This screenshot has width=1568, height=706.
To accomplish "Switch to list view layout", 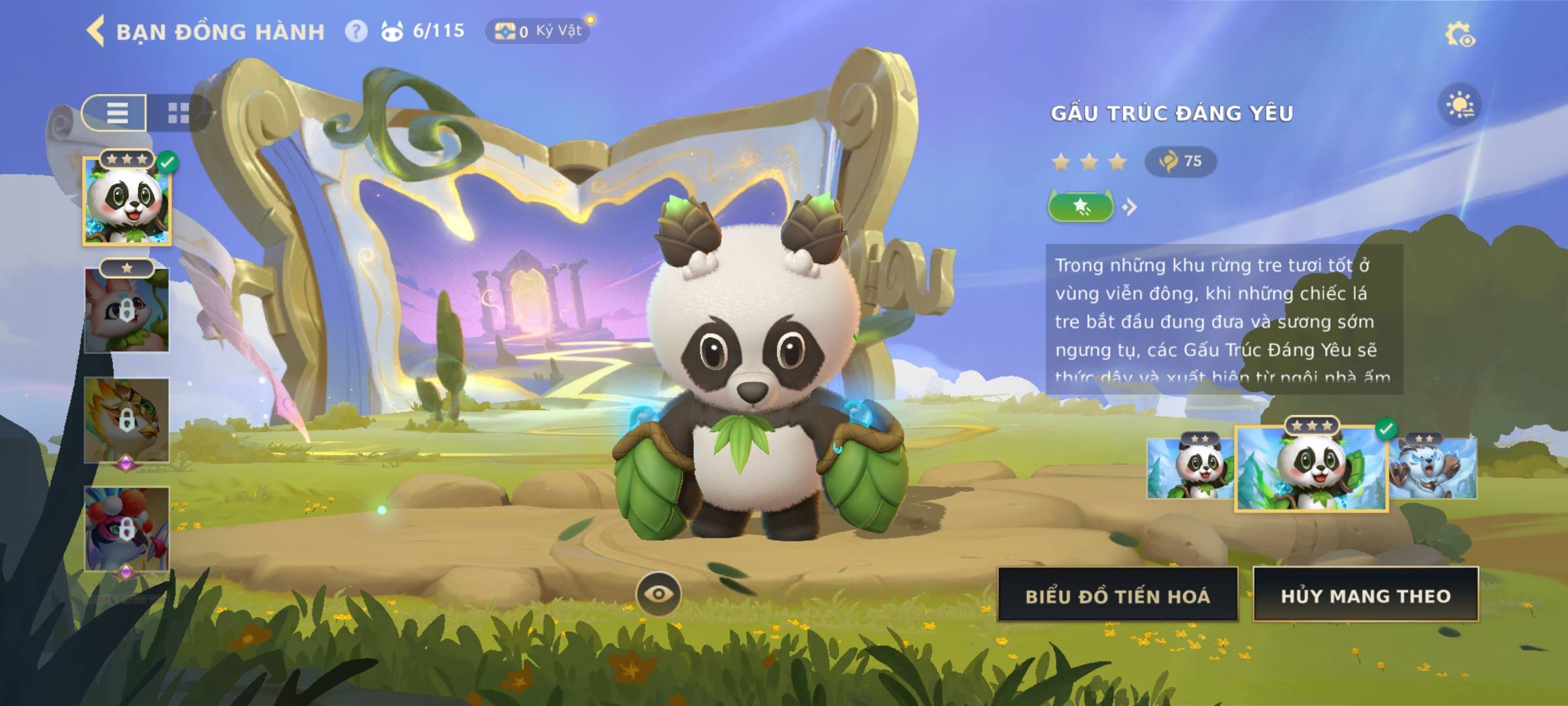I will tap(116, 112).
